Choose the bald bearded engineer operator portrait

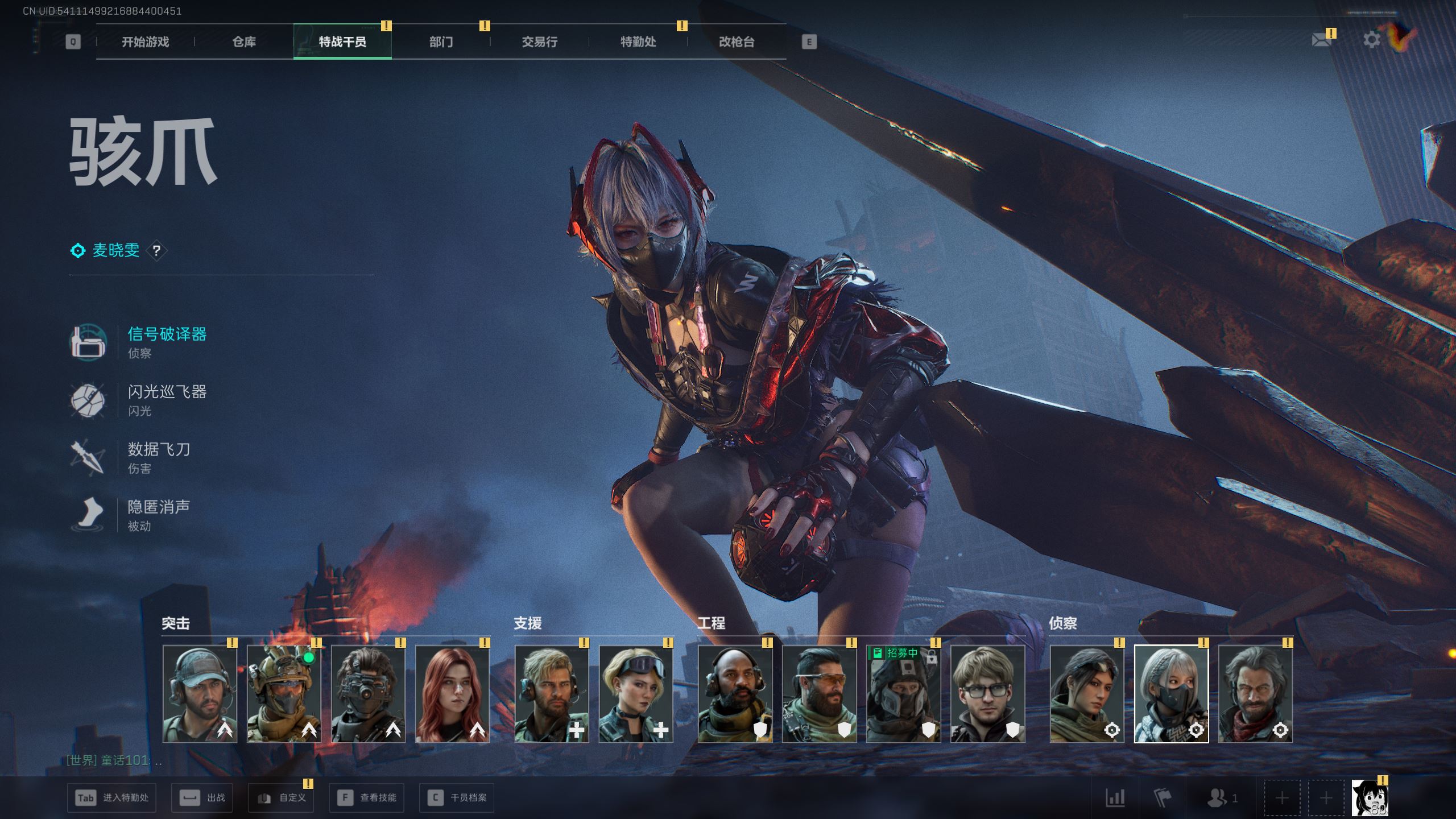pos(735,694)
